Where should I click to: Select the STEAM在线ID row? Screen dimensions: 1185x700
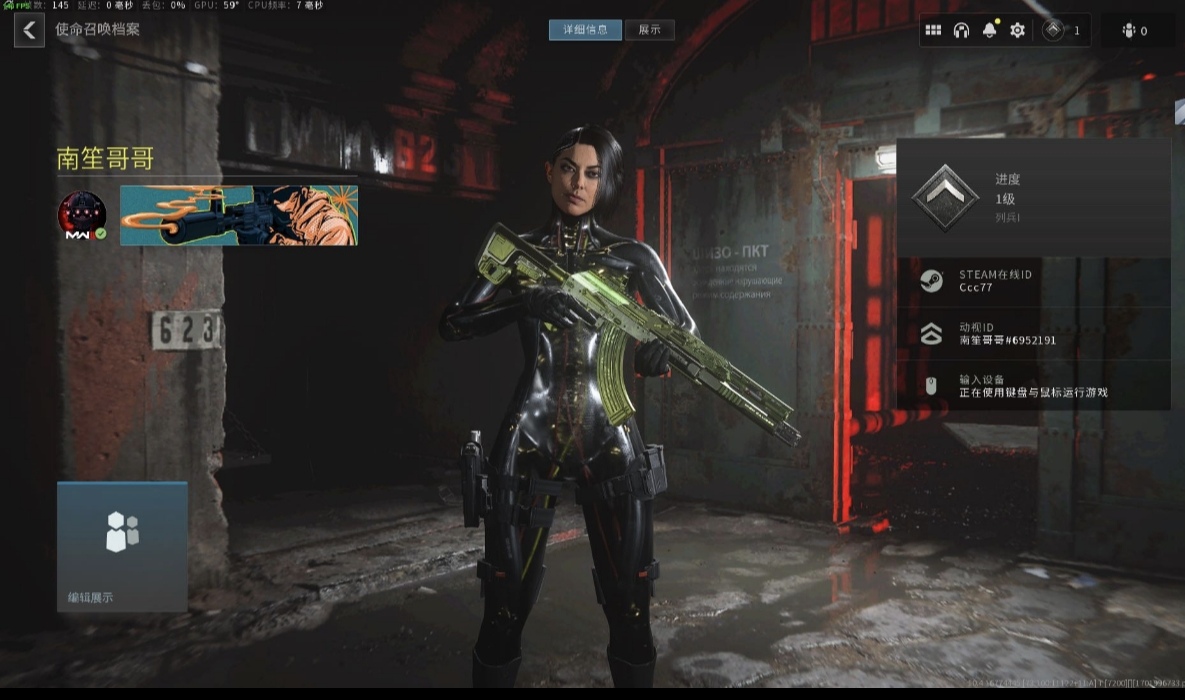pyautogui.click(x=1033, y=281)
